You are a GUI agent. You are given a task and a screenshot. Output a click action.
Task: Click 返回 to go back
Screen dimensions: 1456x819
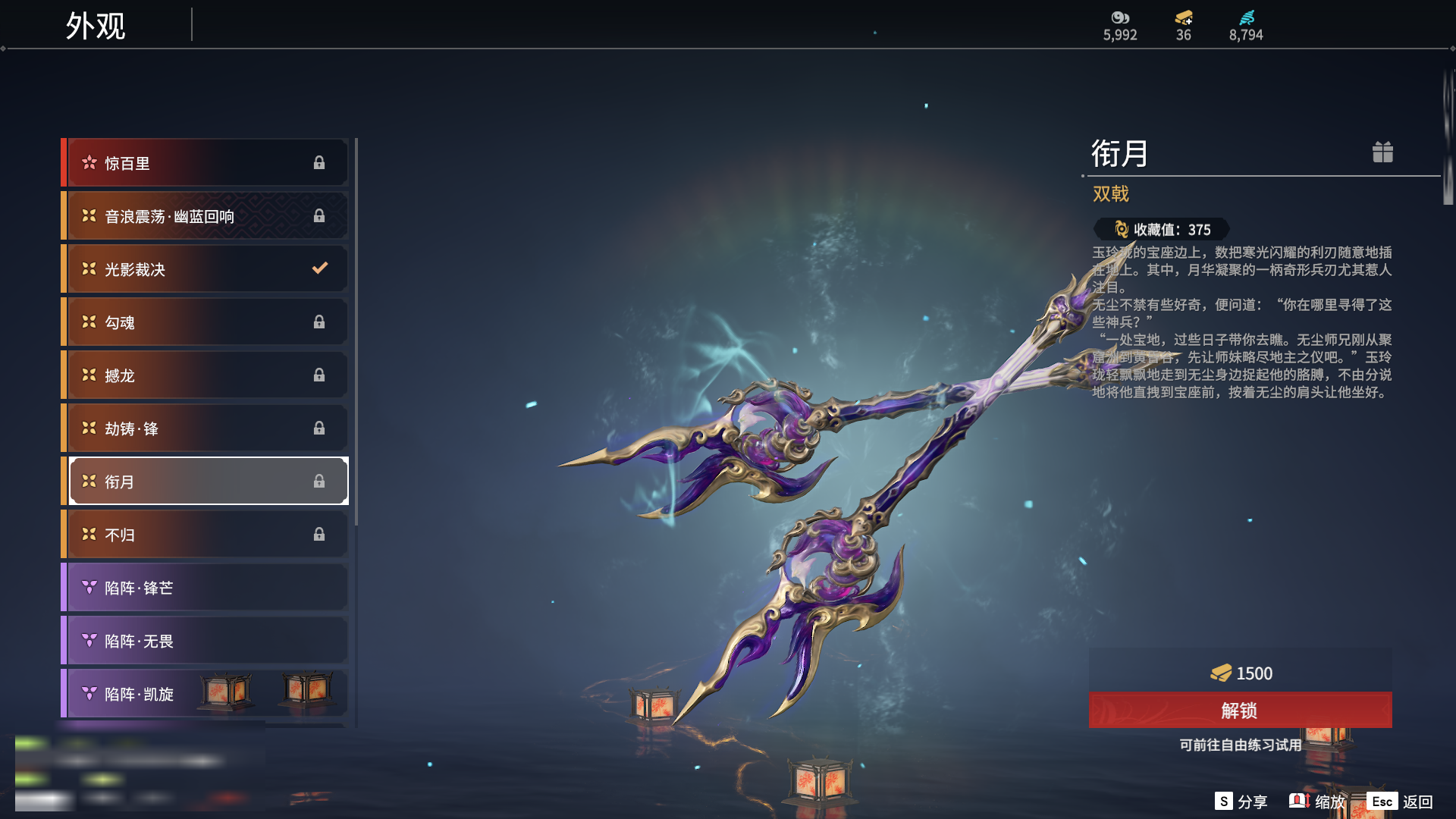click(1401, 802)
